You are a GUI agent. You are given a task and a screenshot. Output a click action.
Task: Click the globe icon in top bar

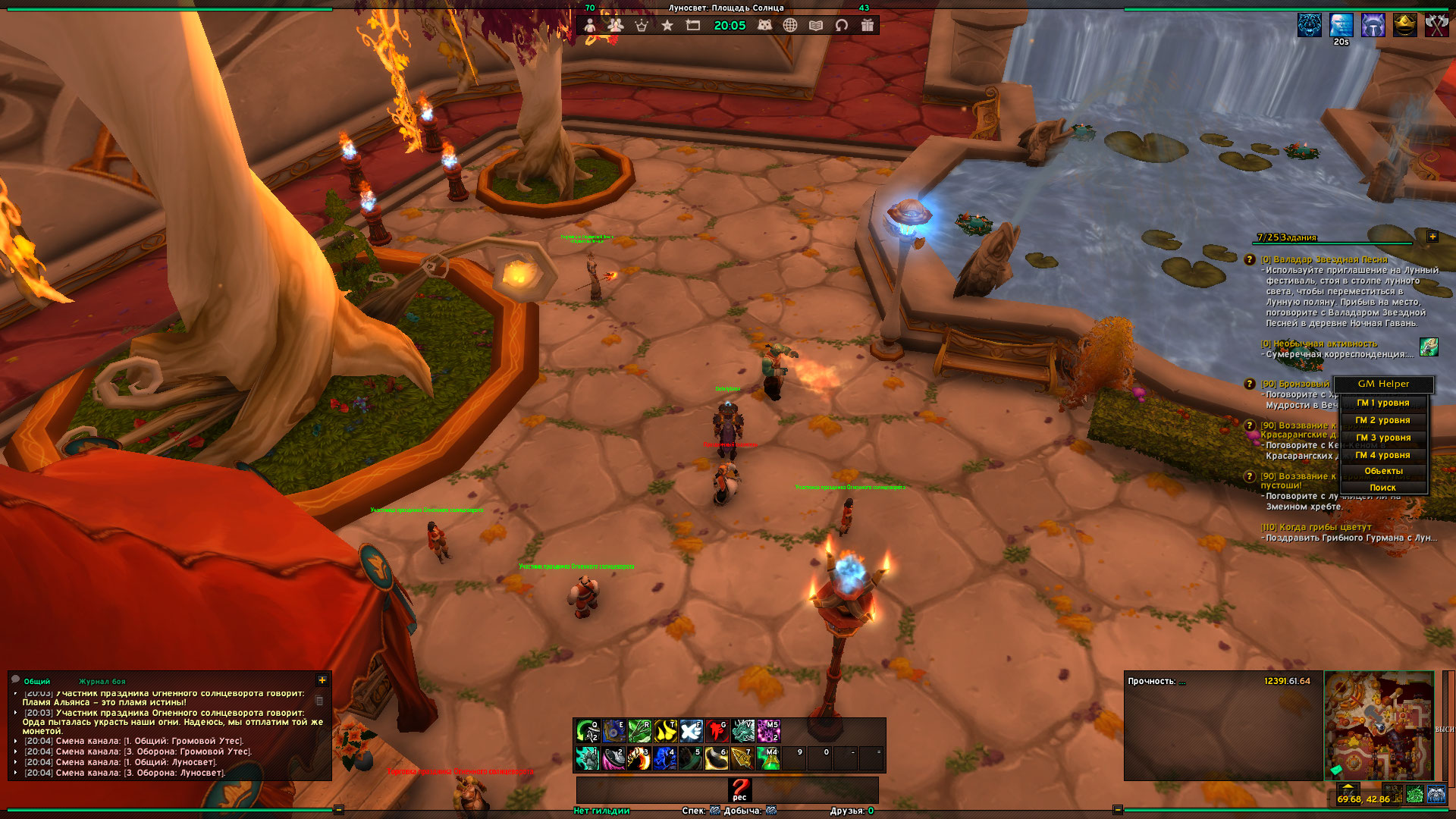click(790, 25)
